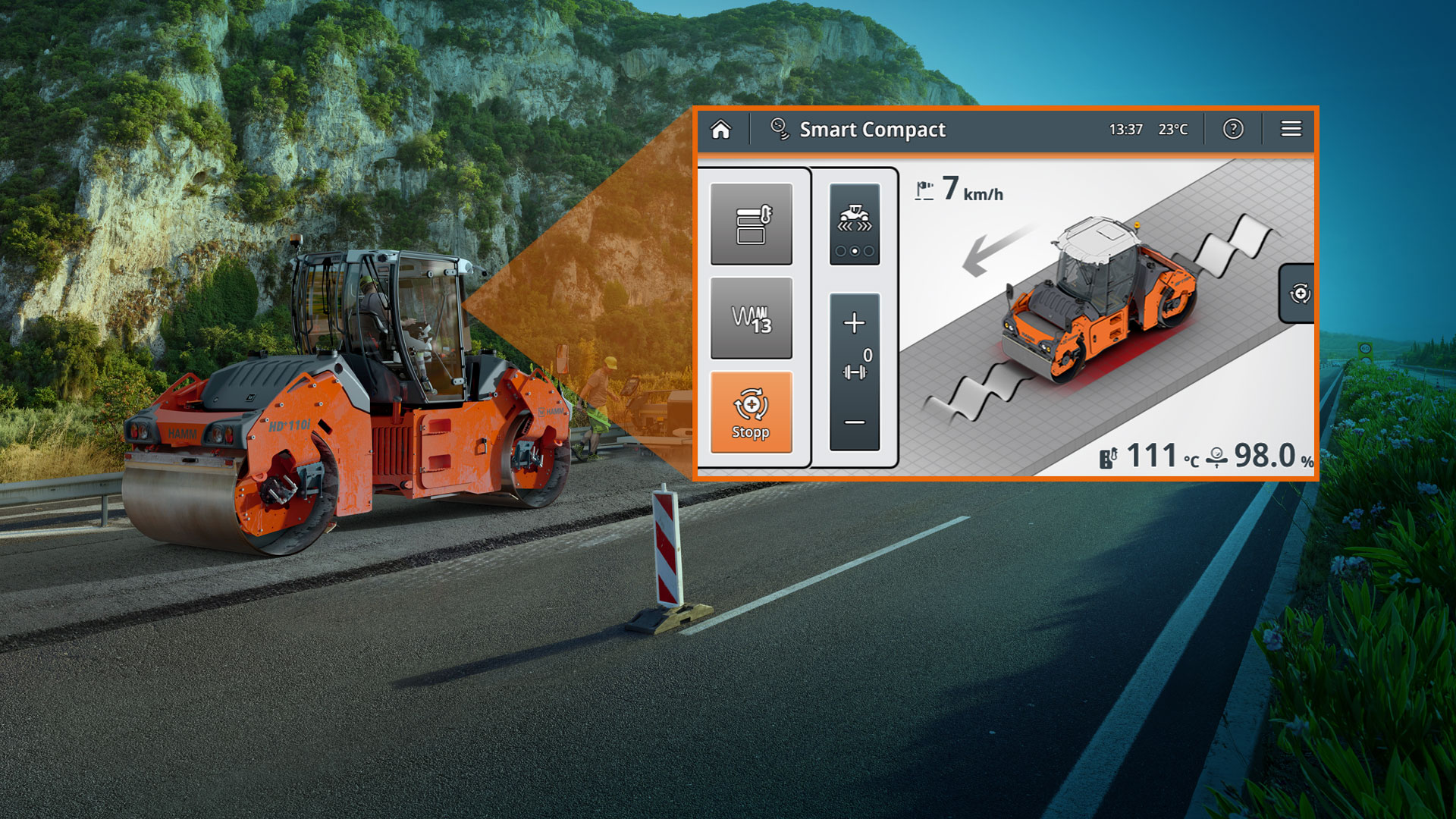Click the machine drive direction icon

pos(855,220)
